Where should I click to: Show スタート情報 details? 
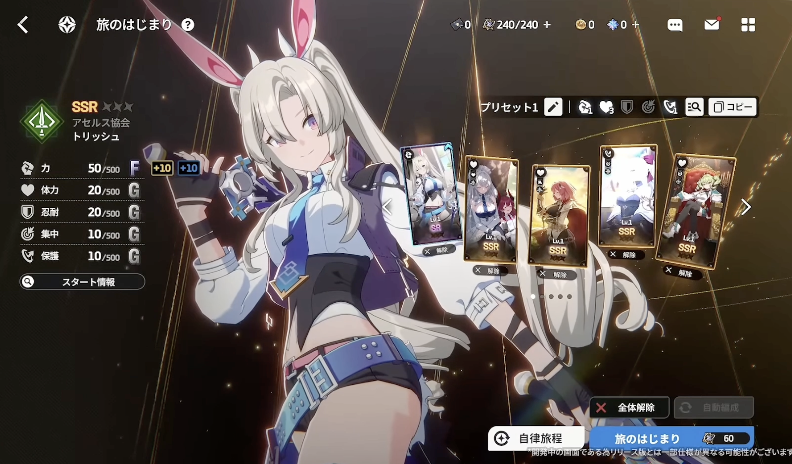pos(82,282)
